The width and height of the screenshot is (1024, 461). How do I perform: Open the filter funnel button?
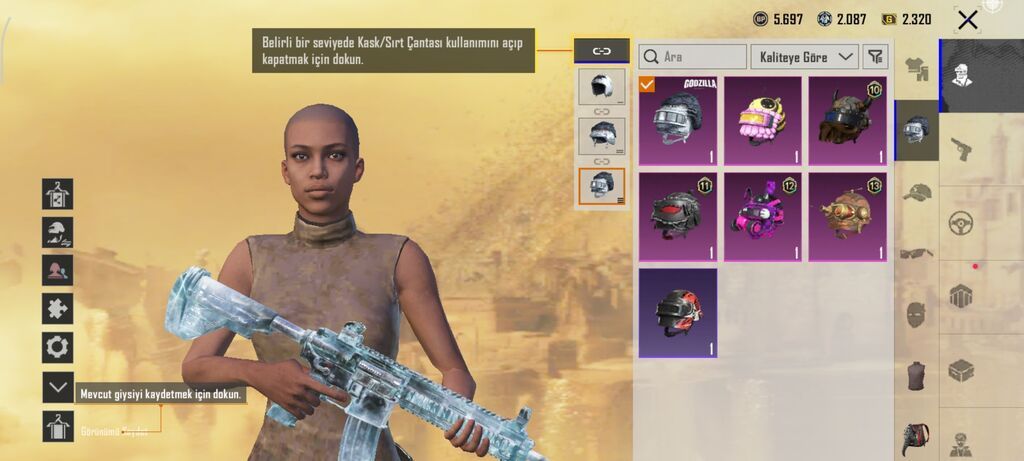(875, 57)
